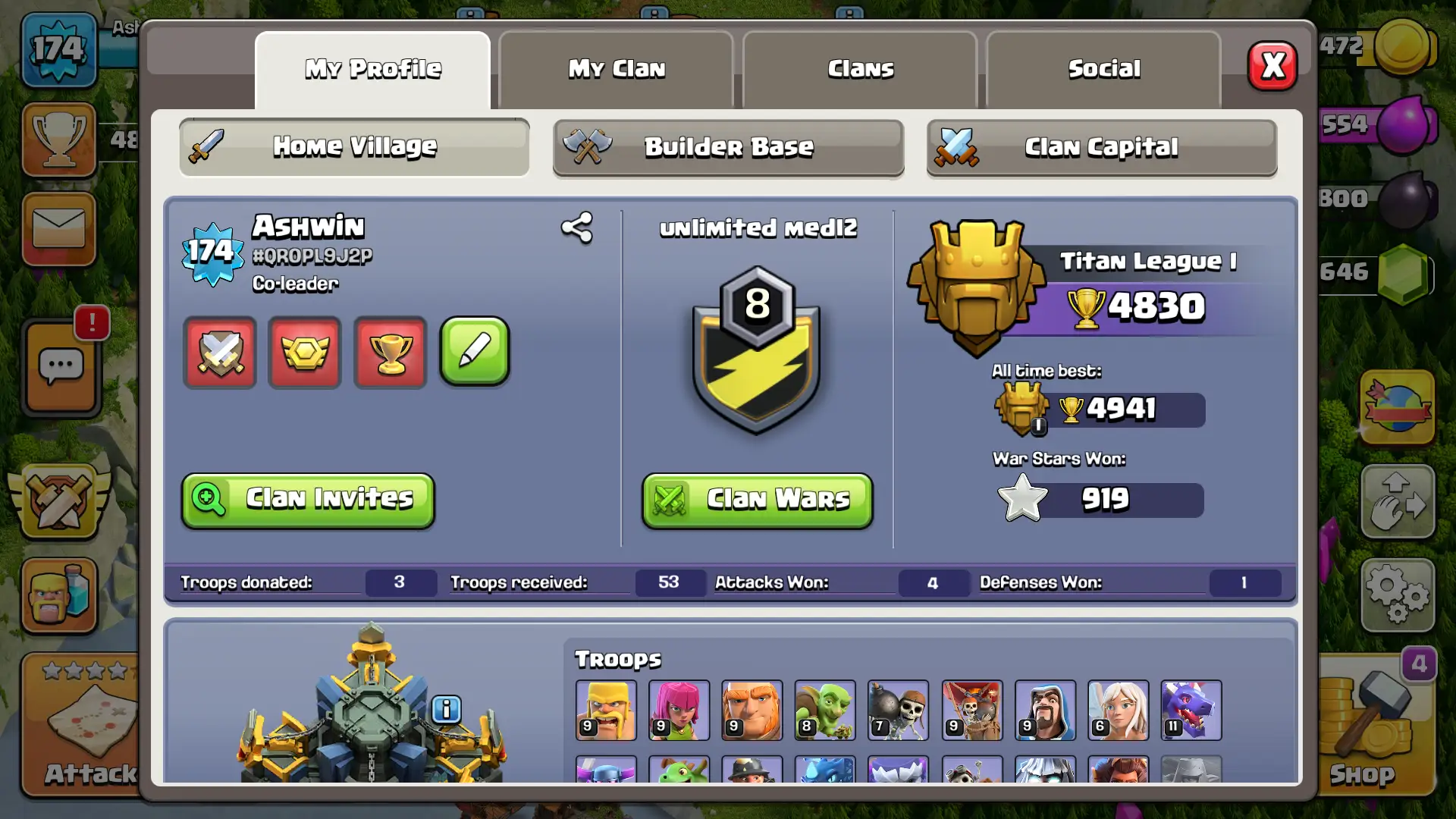The height and width of the screenshot is (819, 1456).
Task: View the Clan Capital profile section
Action: pyautogui.click(x=1101, y=147)
